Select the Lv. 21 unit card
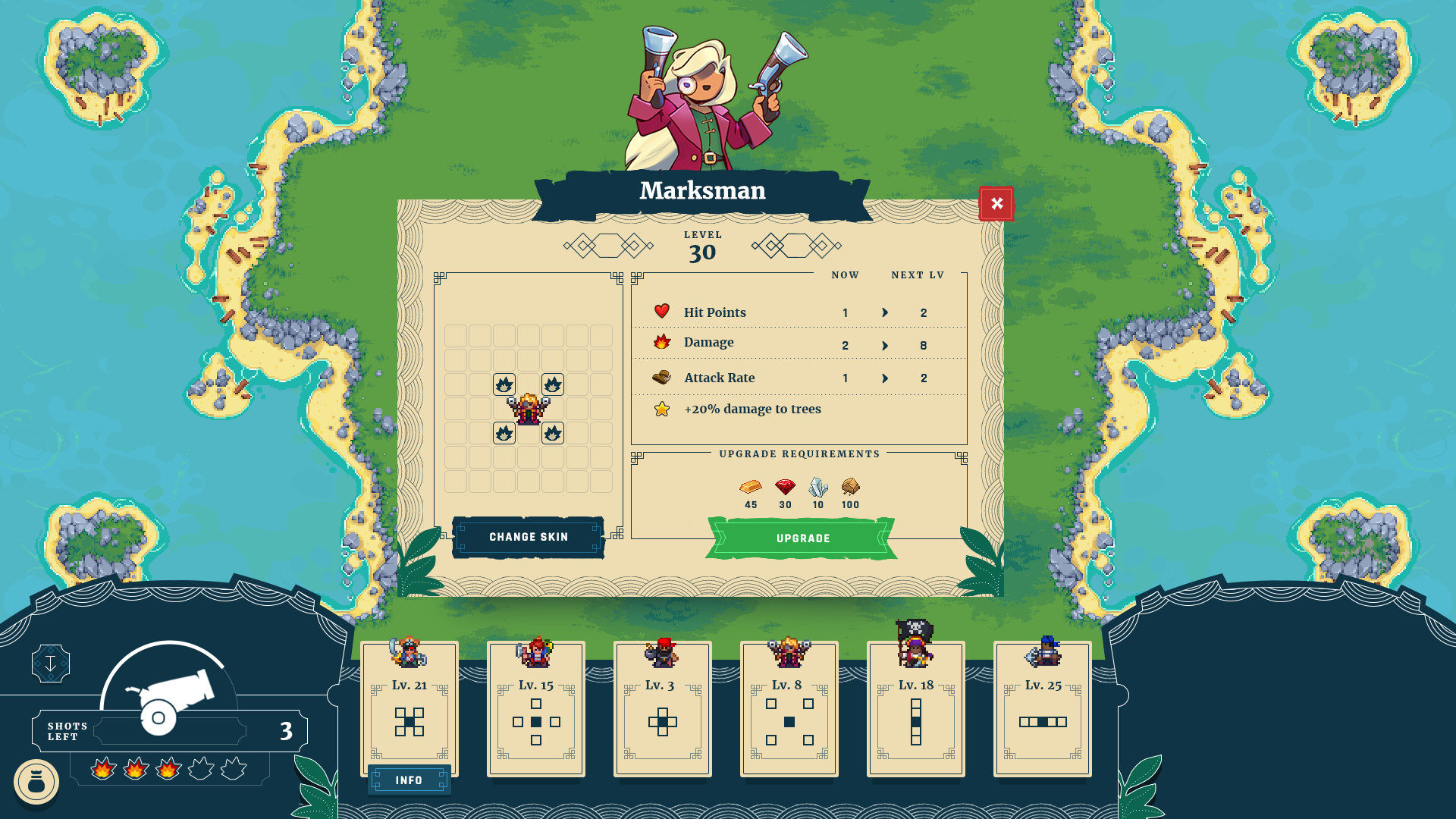 409,709
